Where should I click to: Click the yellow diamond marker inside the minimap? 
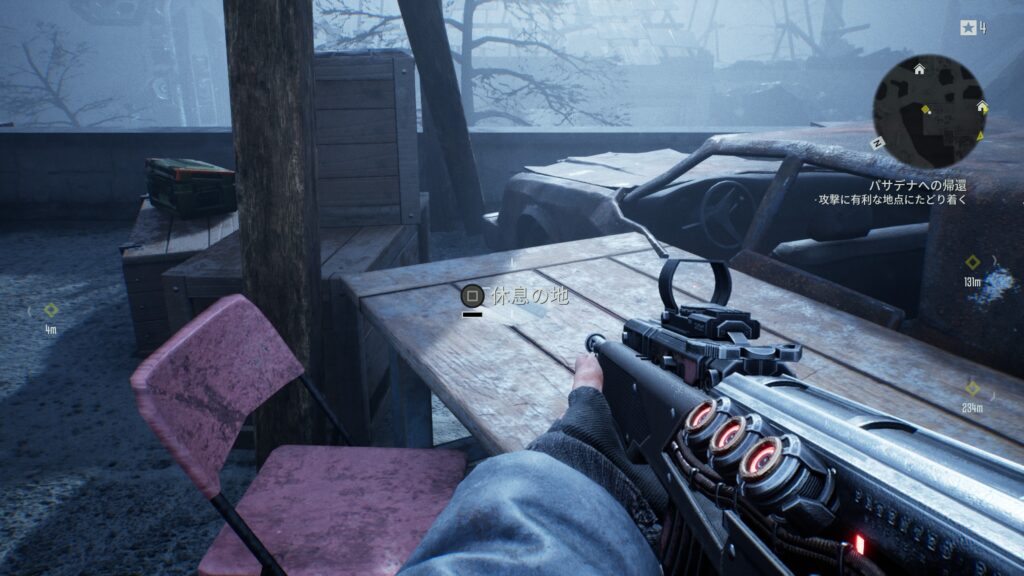pos(925,109)
